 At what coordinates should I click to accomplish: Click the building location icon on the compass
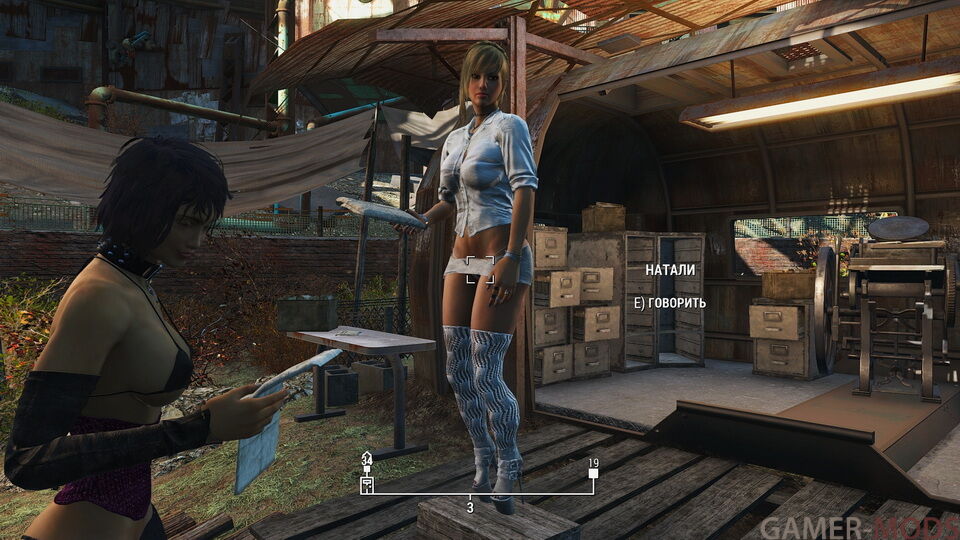click(367, 487)
